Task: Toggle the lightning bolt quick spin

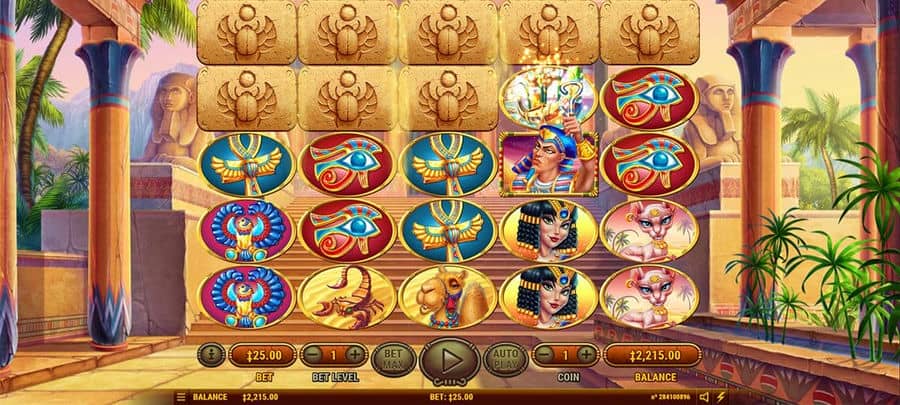Action: click(x=721, y=397)
